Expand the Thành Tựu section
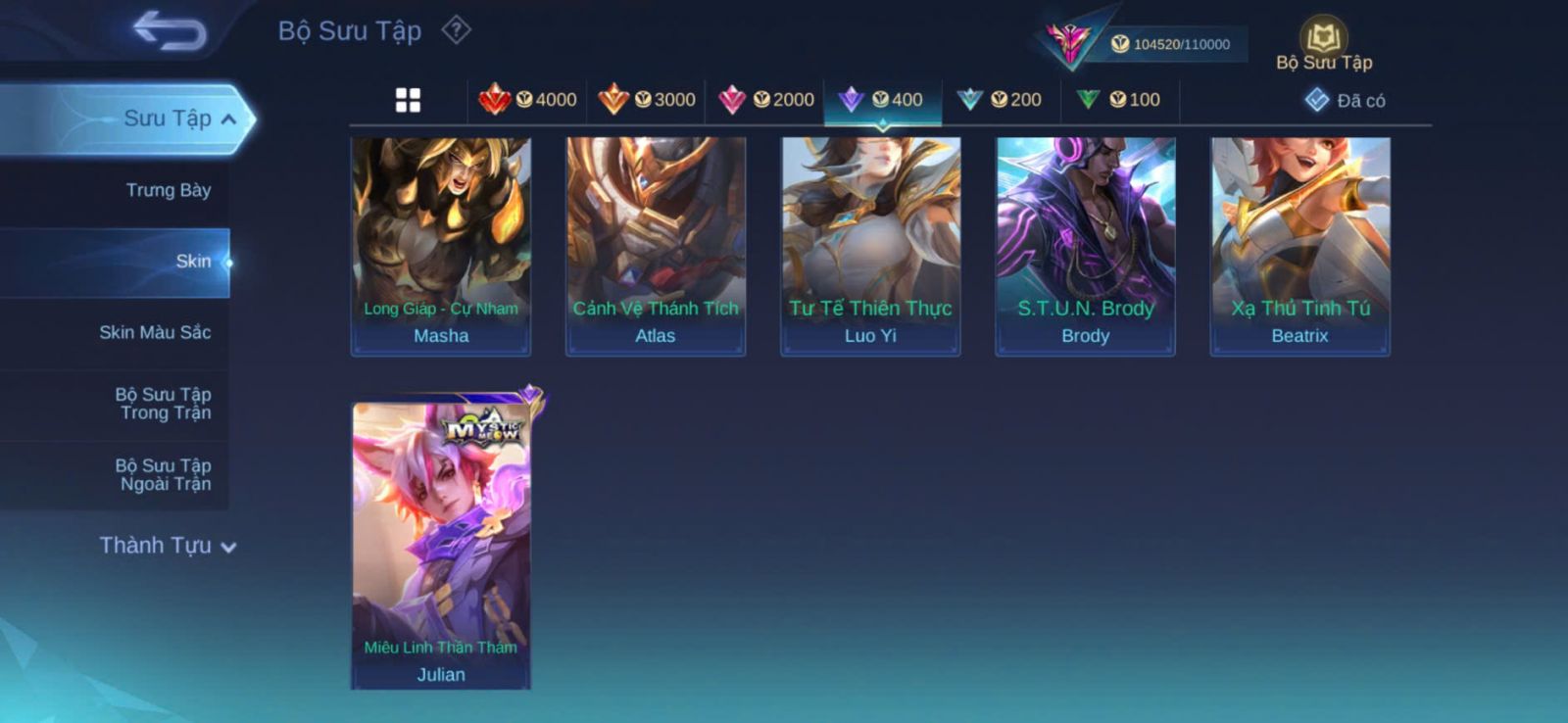This screenshot has width=1568, height=723. tap(168, 546)
